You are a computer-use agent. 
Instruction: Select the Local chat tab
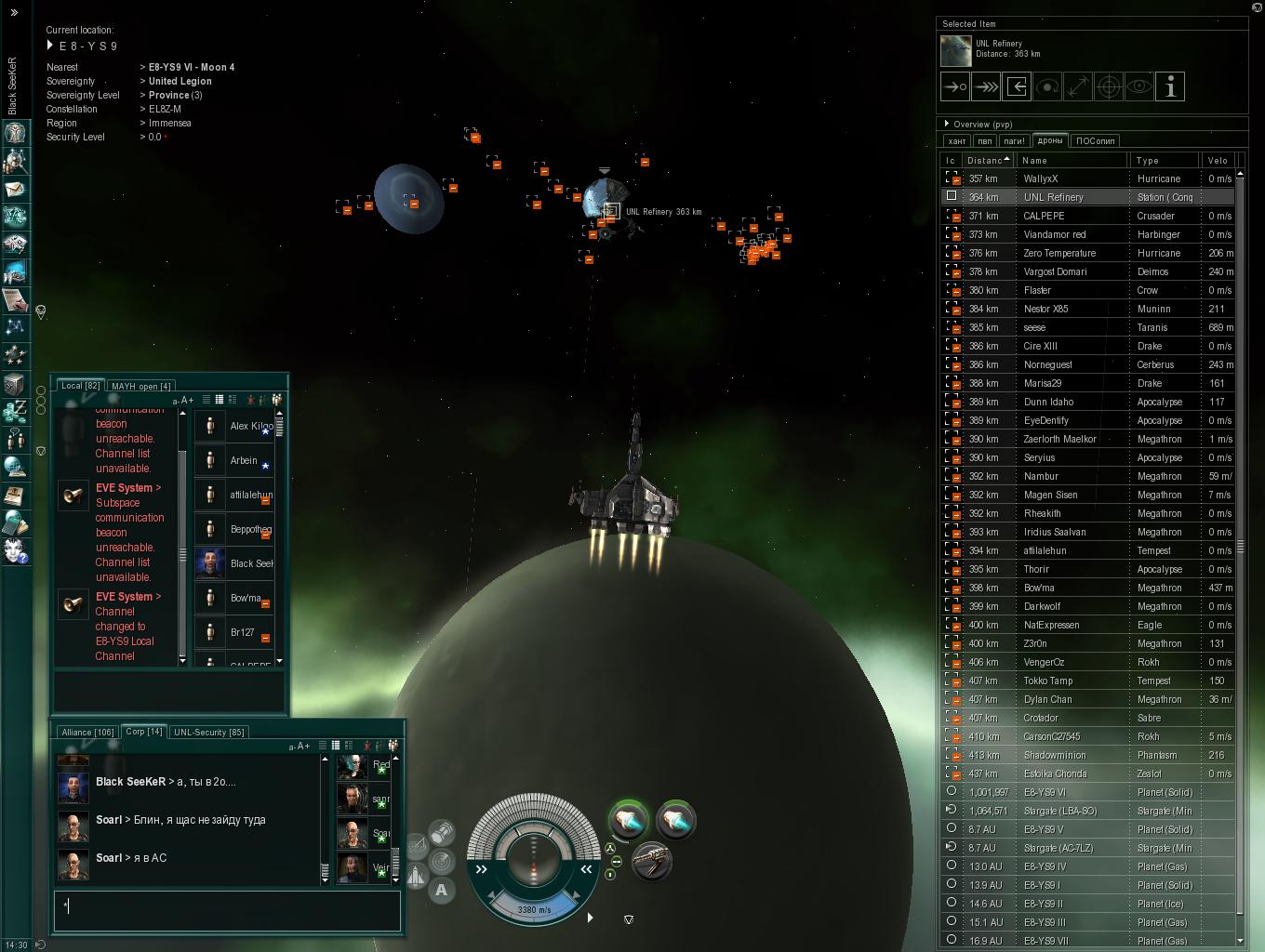[80, 386]
